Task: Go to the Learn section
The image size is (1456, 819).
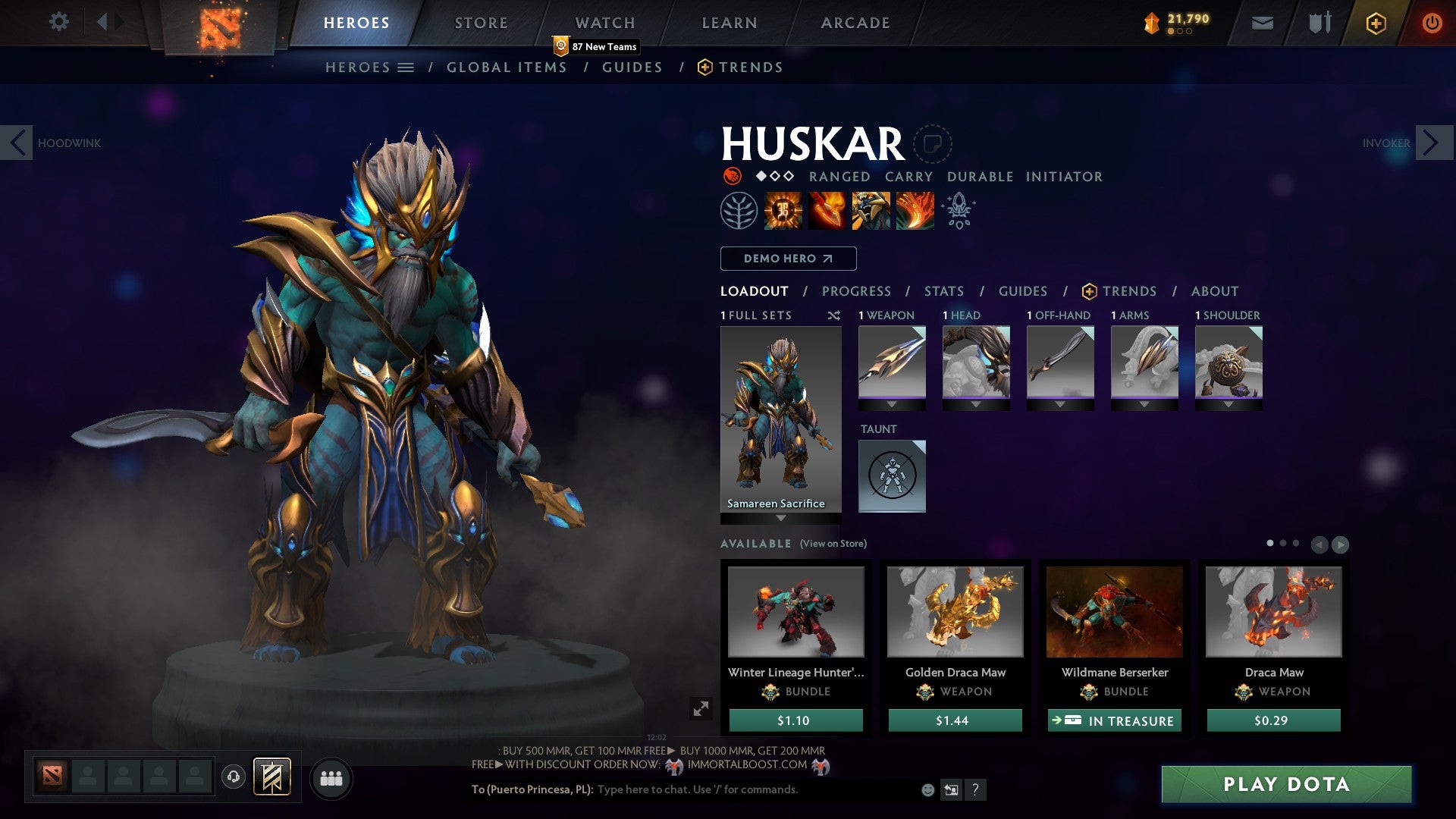Action: [x=729, y=23]
